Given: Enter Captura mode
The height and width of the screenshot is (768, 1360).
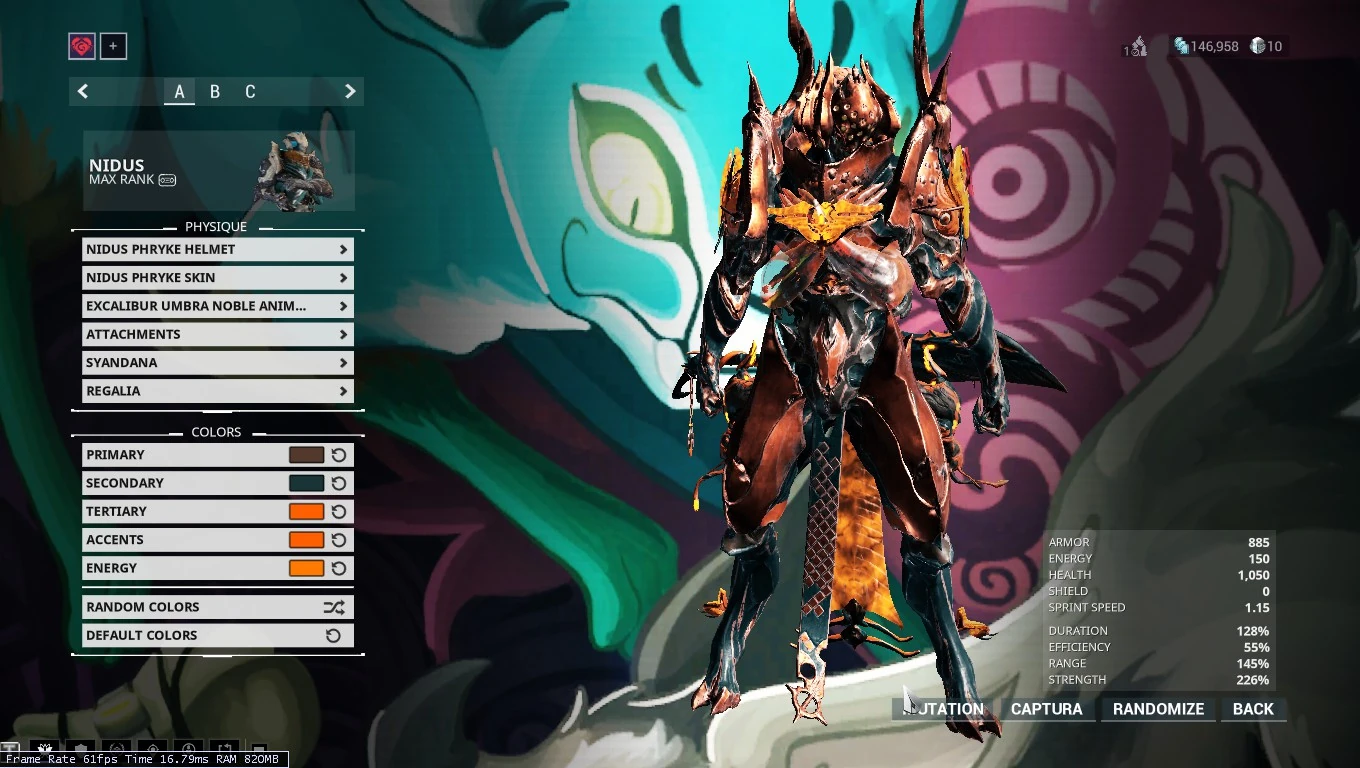Looking at the screenshot, I should [1046, 709].
